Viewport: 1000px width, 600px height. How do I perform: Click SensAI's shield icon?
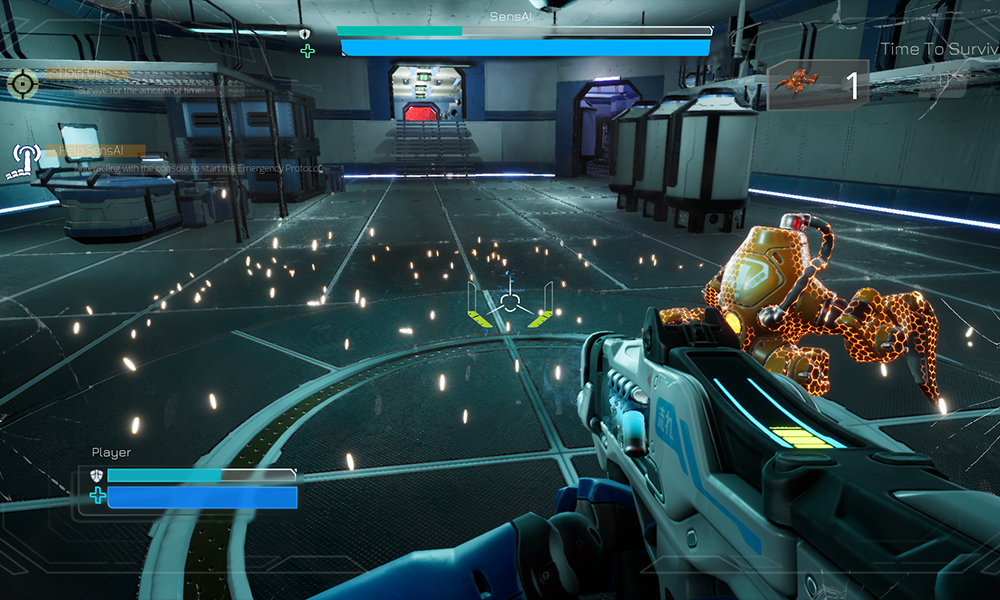pyautogui.click(x=305, y=33)
